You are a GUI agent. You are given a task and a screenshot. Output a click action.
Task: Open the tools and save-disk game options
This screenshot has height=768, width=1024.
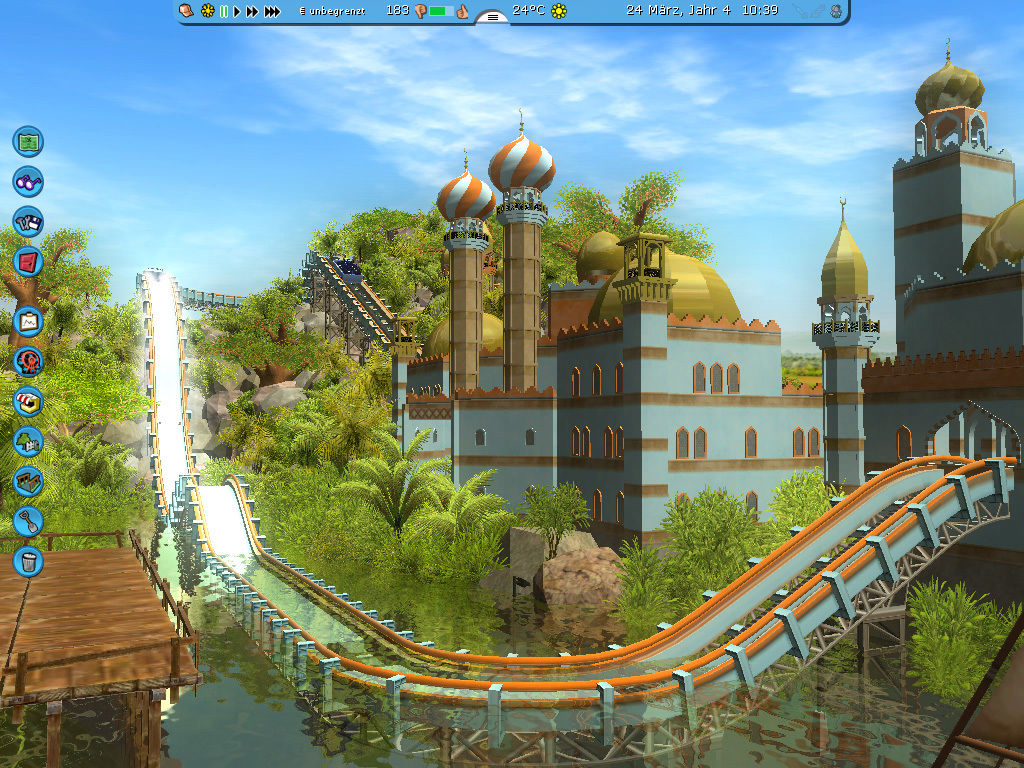28,222
